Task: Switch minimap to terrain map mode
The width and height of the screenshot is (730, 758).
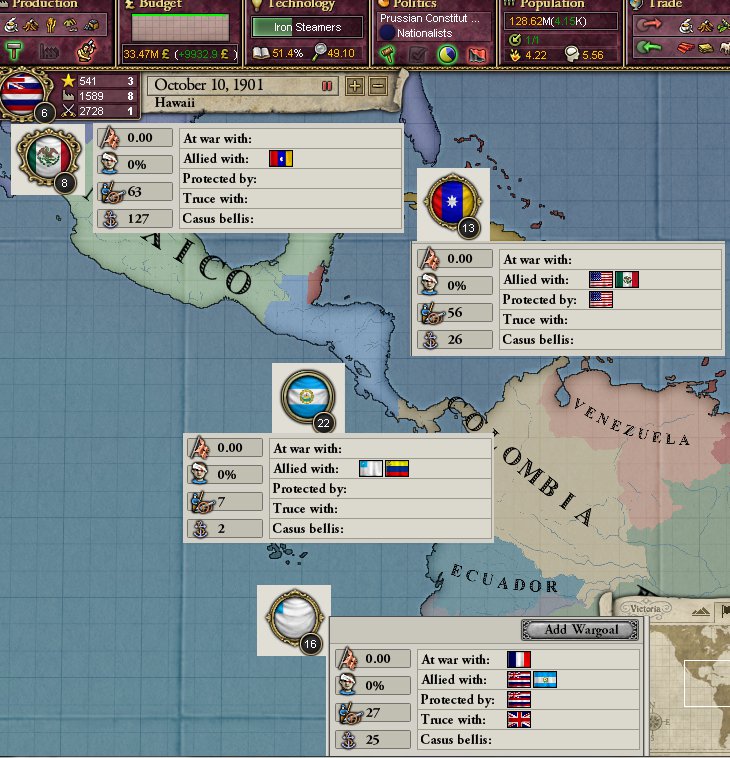Action: (703, 610)
